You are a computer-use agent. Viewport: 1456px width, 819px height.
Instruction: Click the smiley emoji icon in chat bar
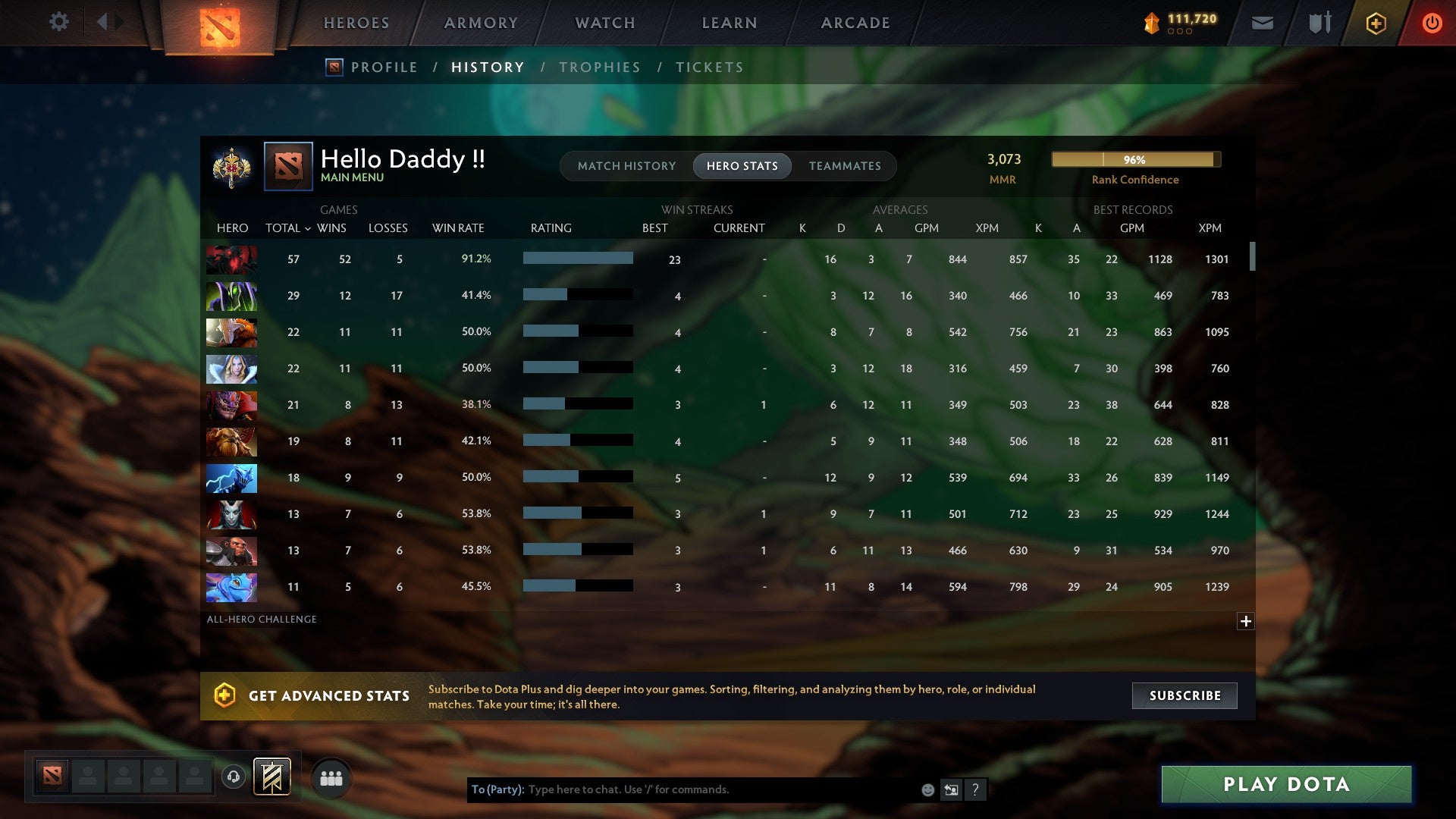928,789
